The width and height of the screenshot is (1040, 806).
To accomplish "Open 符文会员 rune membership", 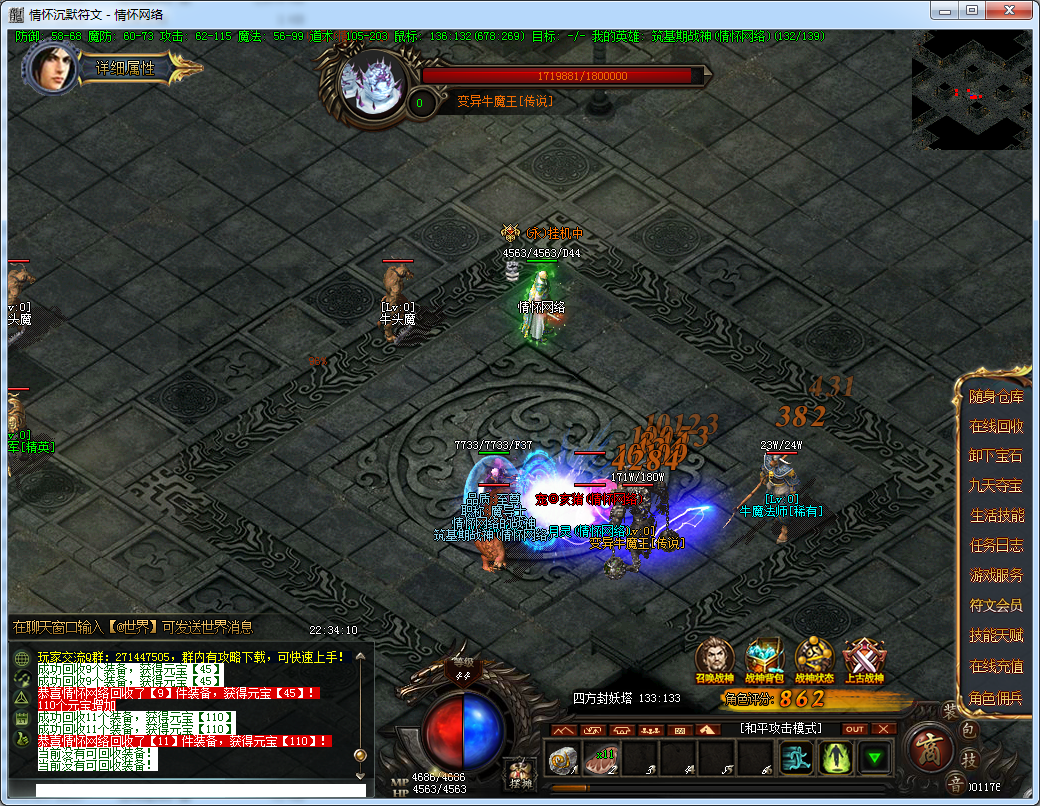I will pyautogui.click(x=996, y=605).
